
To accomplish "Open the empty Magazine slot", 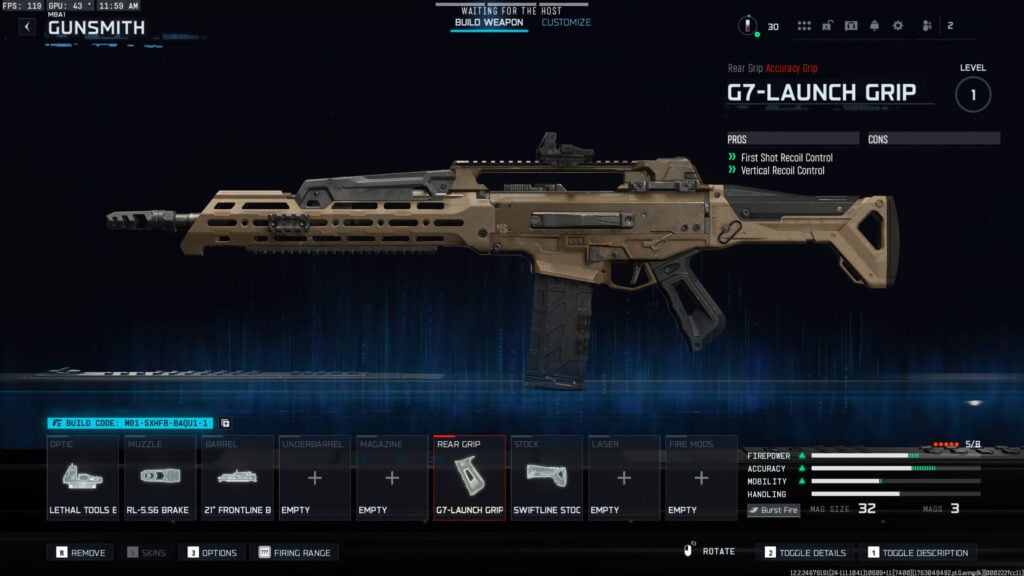I will tap(392, 478).
